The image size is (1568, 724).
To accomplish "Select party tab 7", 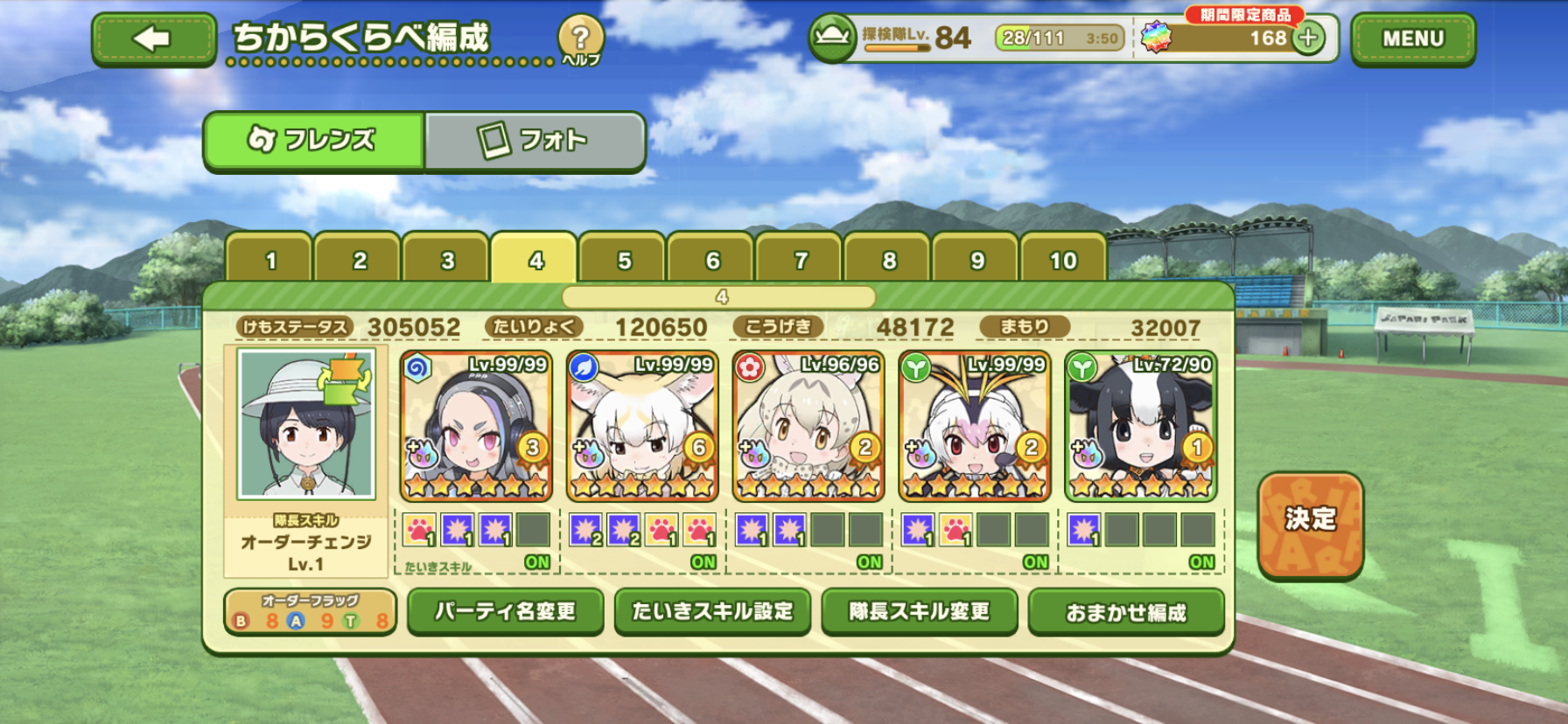I will [x=801, y=260].
